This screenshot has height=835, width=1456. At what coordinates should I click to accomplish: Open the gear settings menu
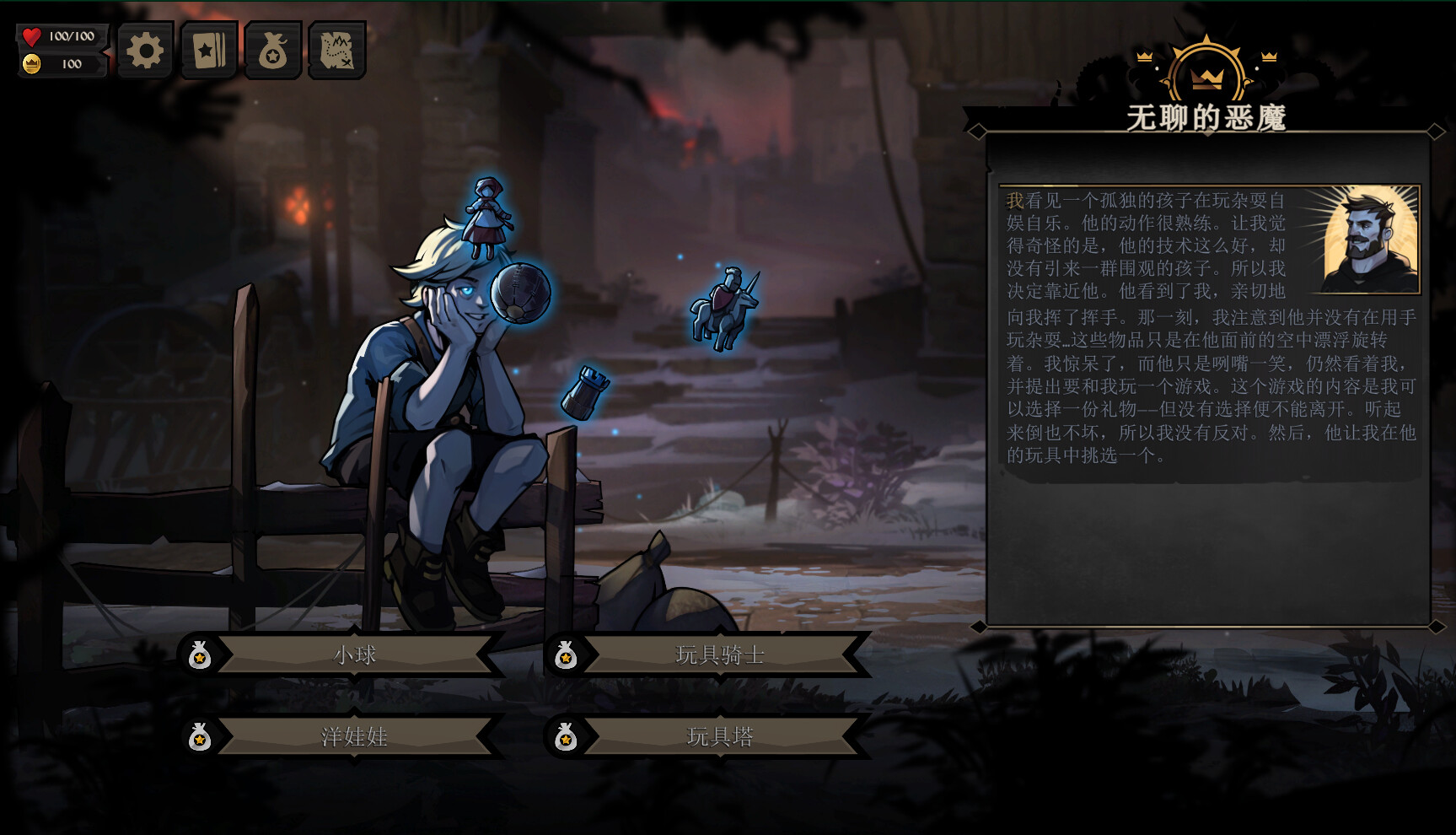coord(145,51)
